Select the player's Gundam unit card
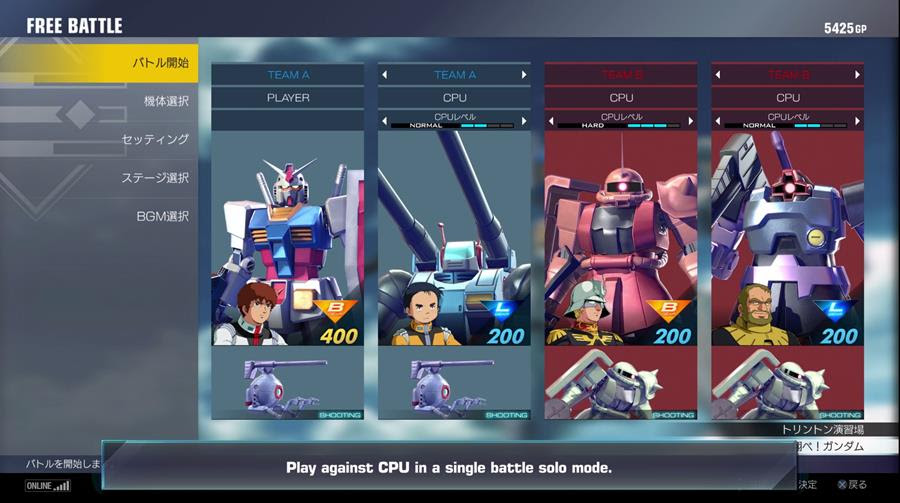 point(287,240)
